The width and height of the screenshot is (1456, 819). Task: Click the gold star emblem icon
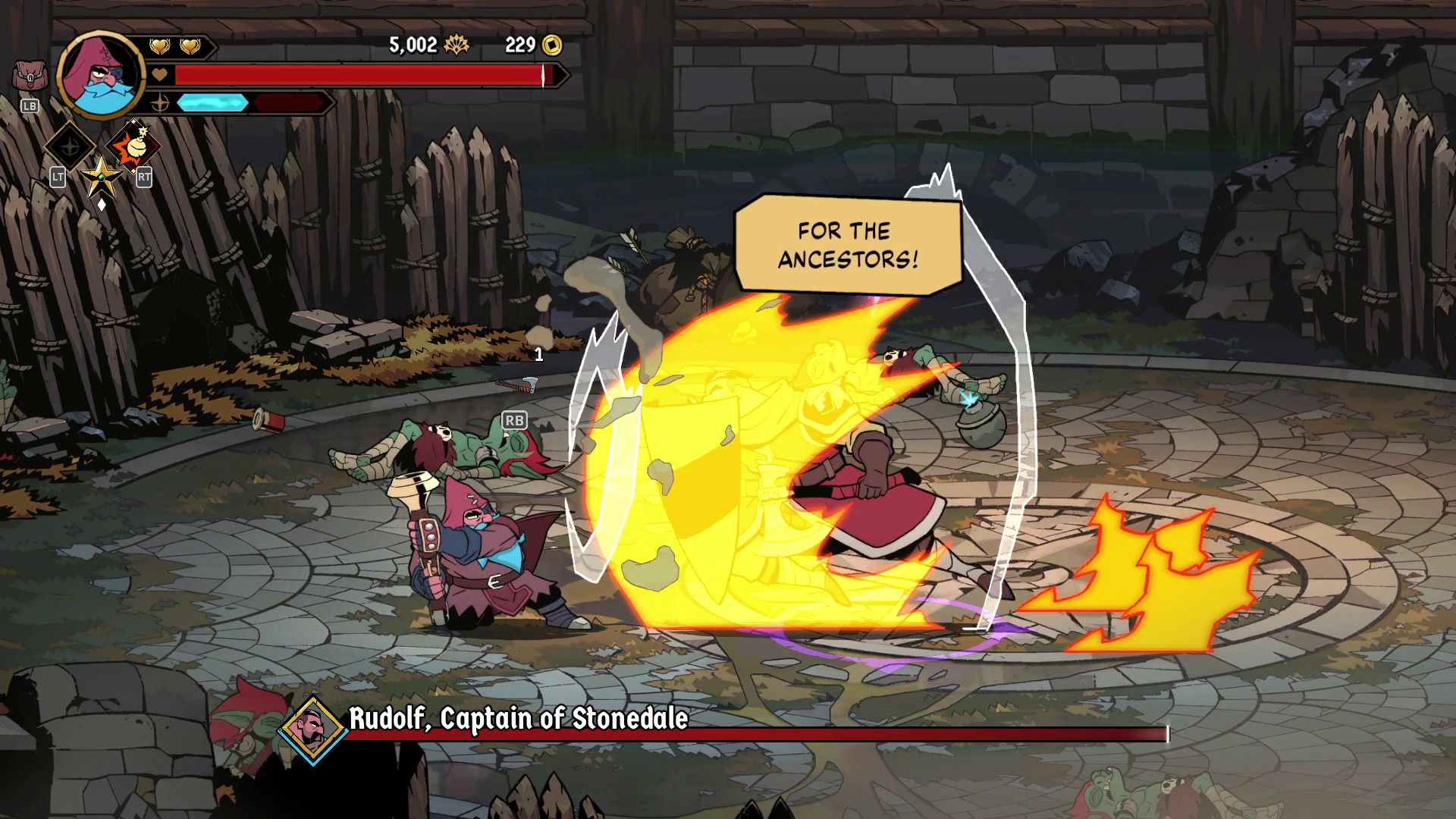102,177
